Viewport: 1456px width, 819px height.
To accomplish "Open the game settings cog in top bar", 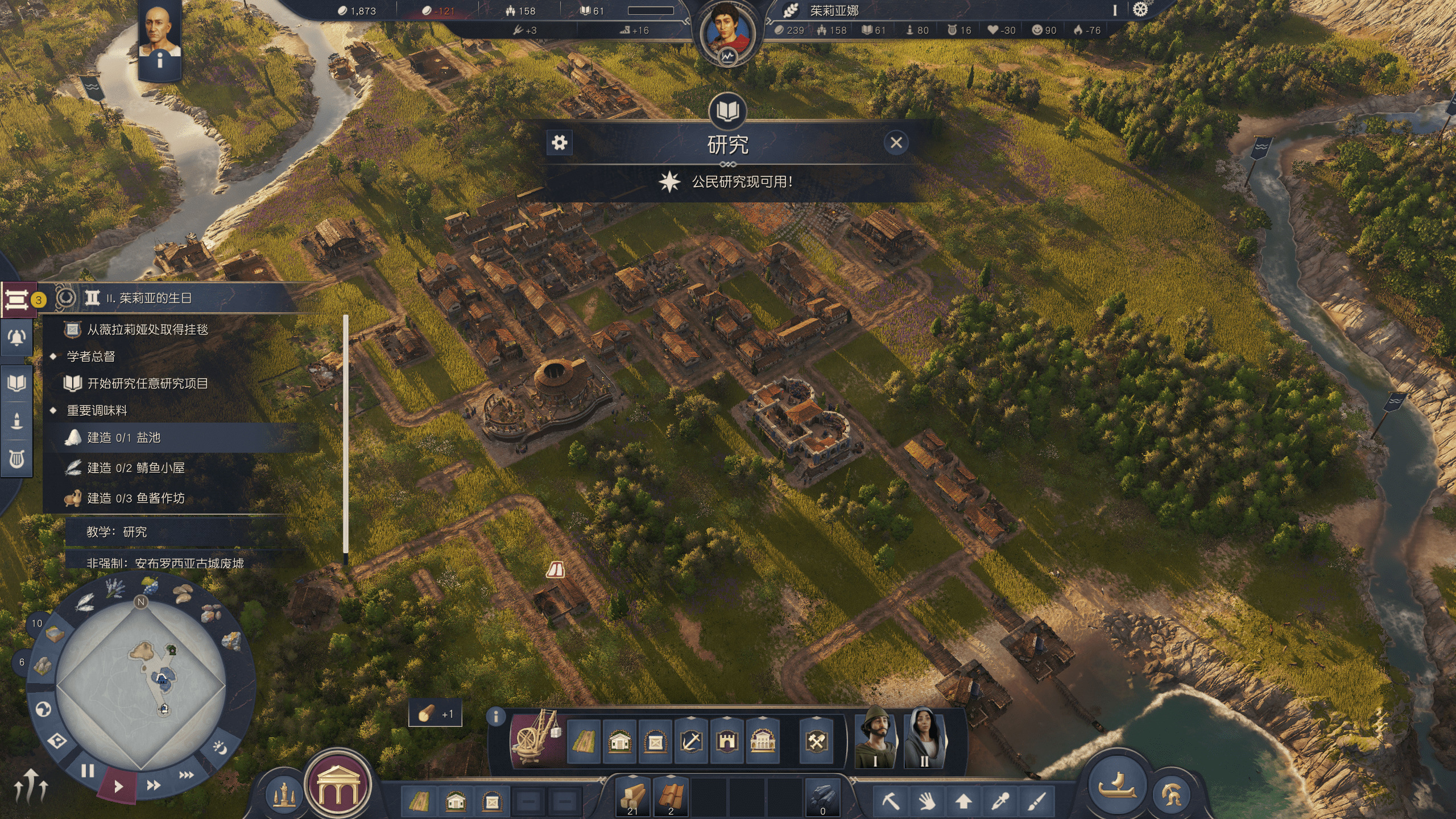I will [1140, 10].
